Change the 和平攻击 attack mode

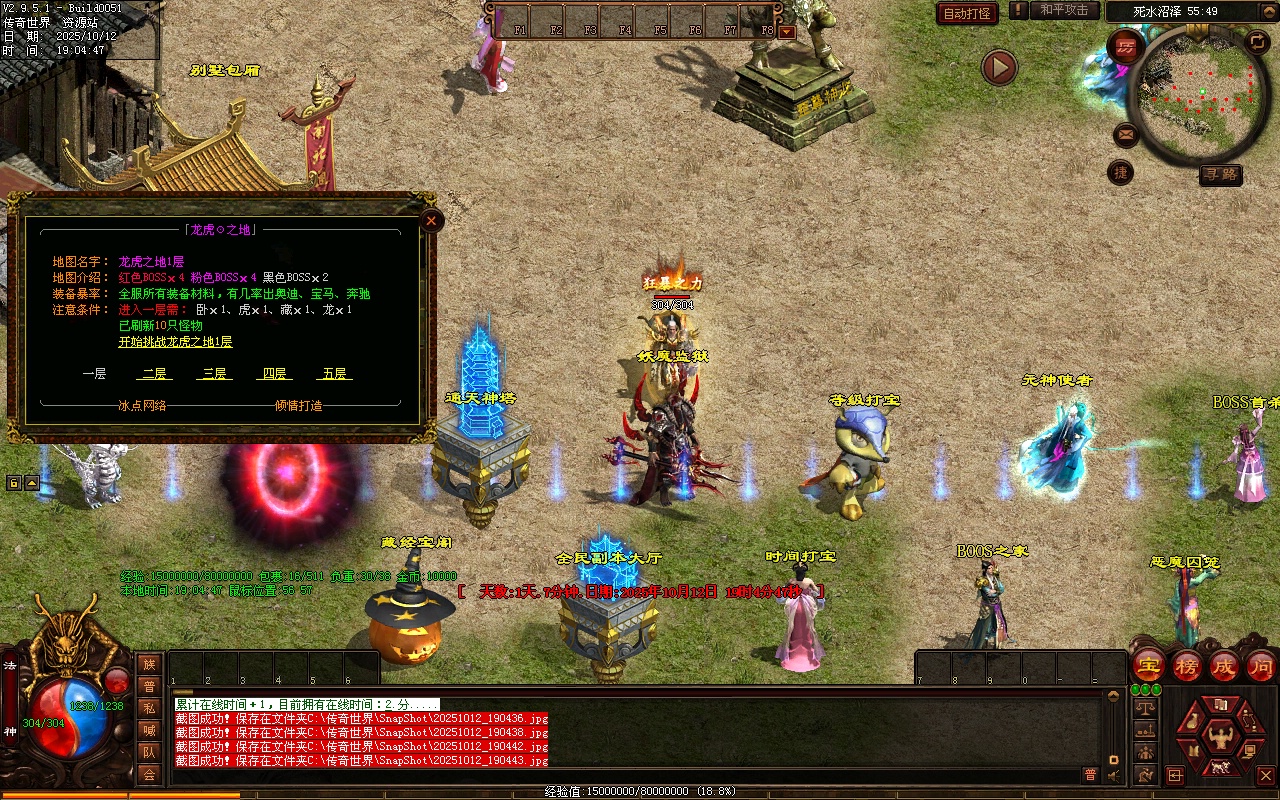click(x=1064, y=11)
